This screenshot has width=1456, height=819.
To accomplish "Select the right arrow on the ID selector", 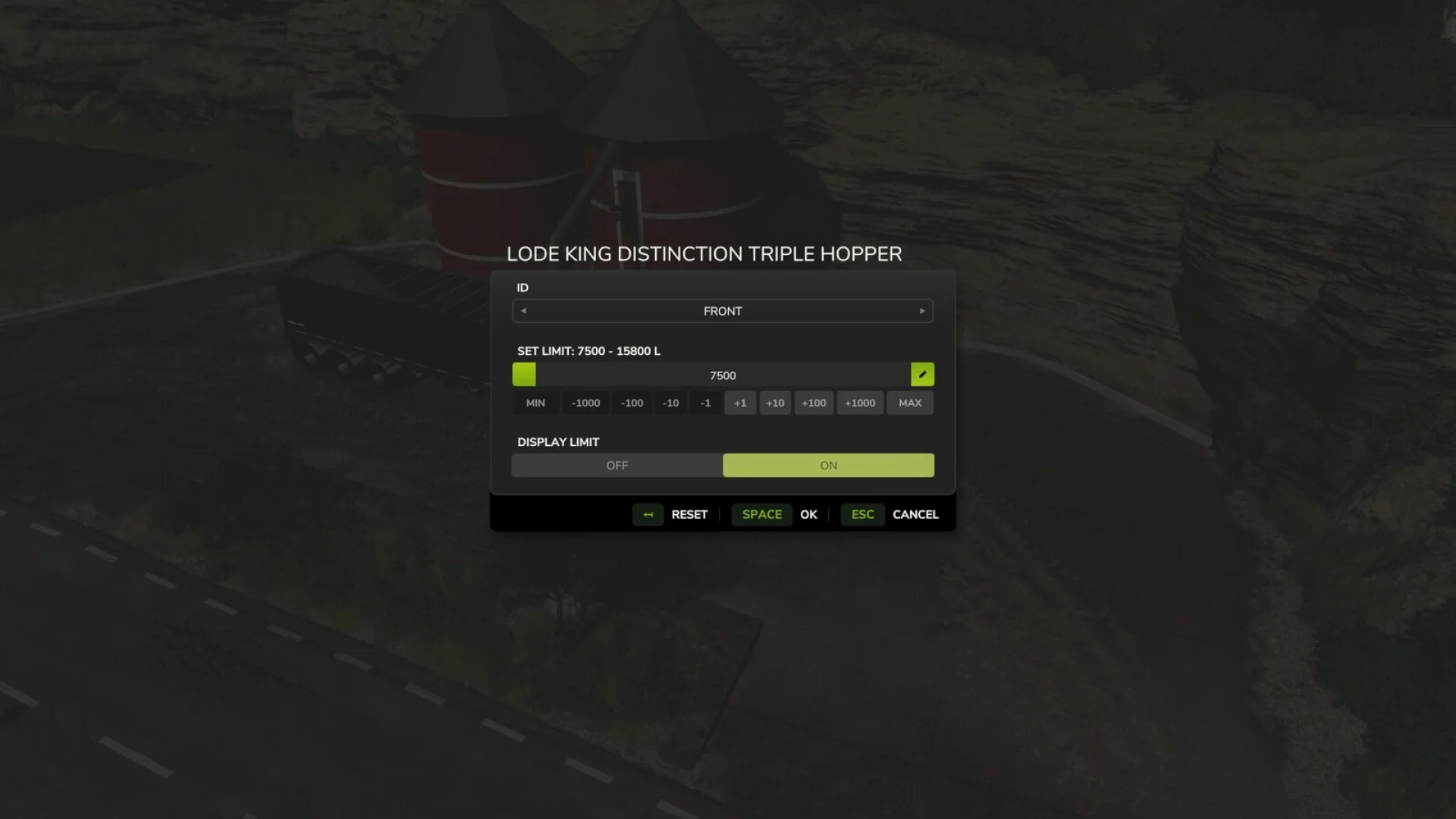I will (922, 311).
